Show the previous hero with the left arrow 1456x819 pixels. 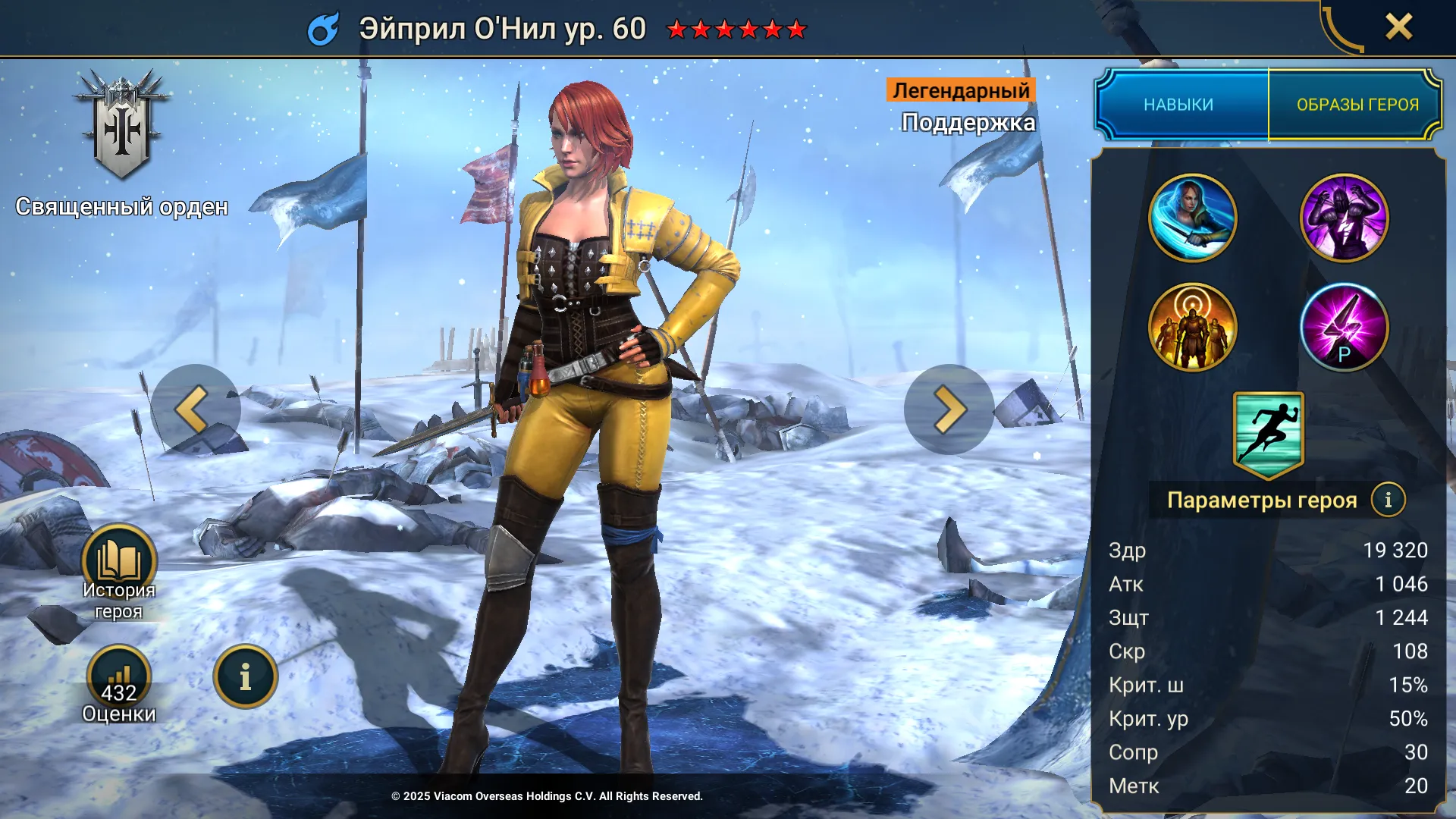click(x=195, y=409)
